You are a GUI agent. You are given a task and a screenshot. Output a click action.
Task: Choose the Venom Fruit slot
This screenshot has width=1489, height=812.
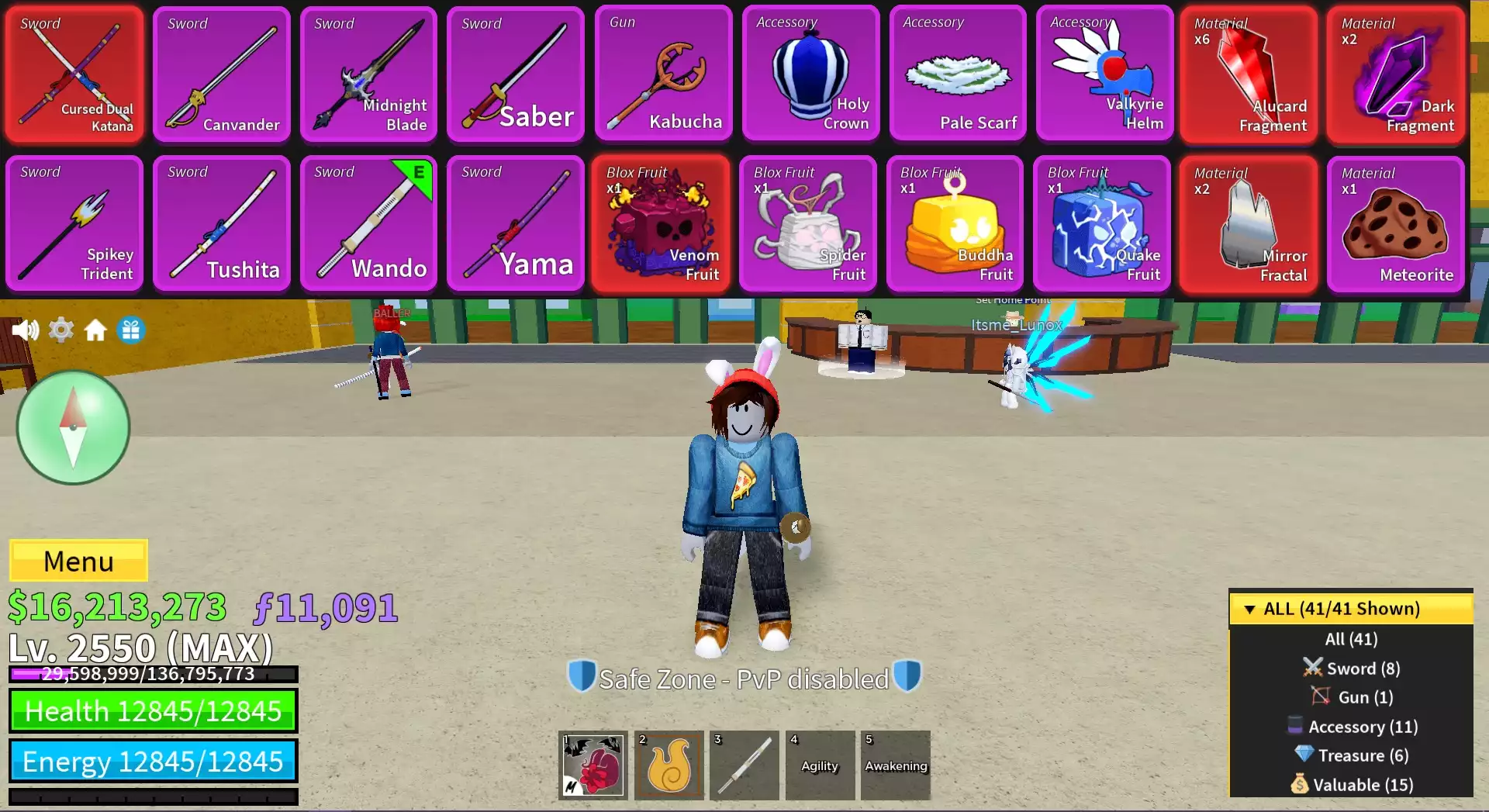pyautogui.click(x=661, y=223)
